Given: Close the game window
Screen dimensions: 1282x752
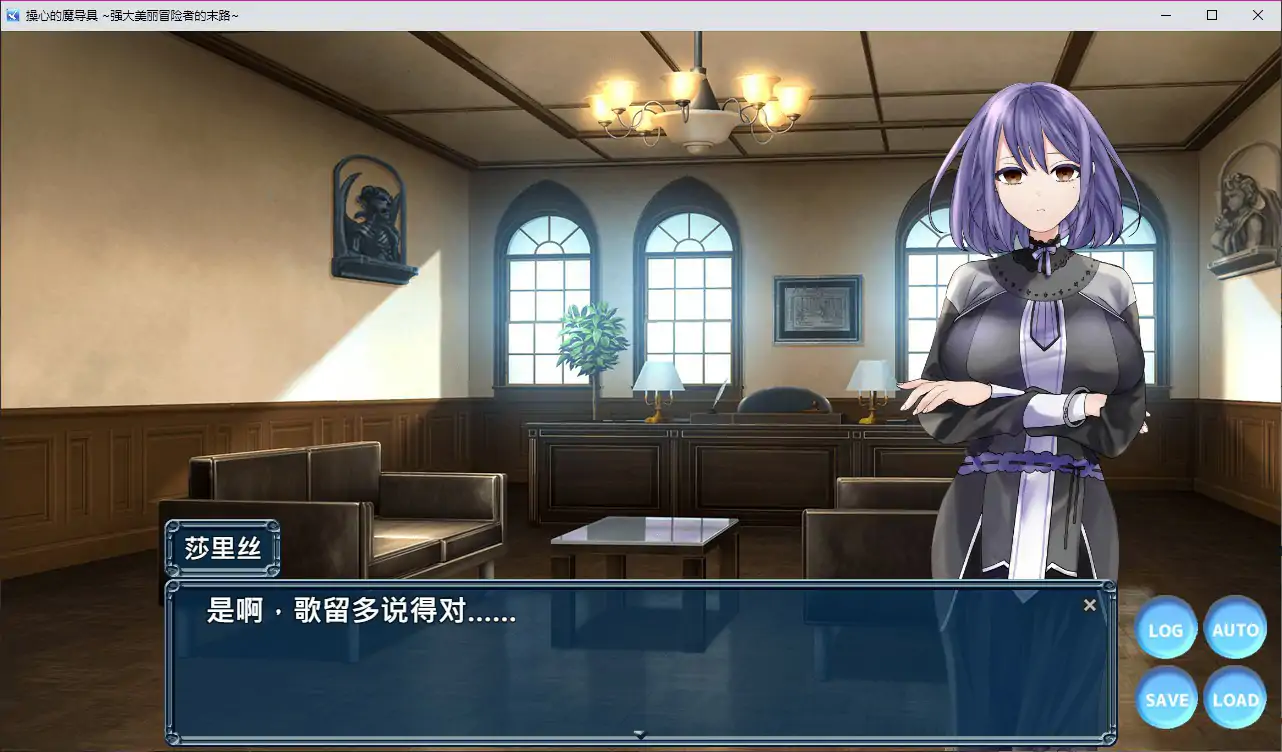Looking at the screenshot, I should pos(1258,15).
